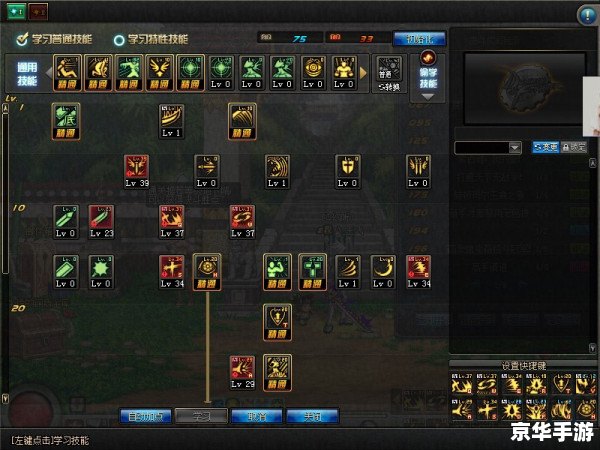
Task: Click the 关闭 close button
Action: pyautogui.click(x=313, y=416)
